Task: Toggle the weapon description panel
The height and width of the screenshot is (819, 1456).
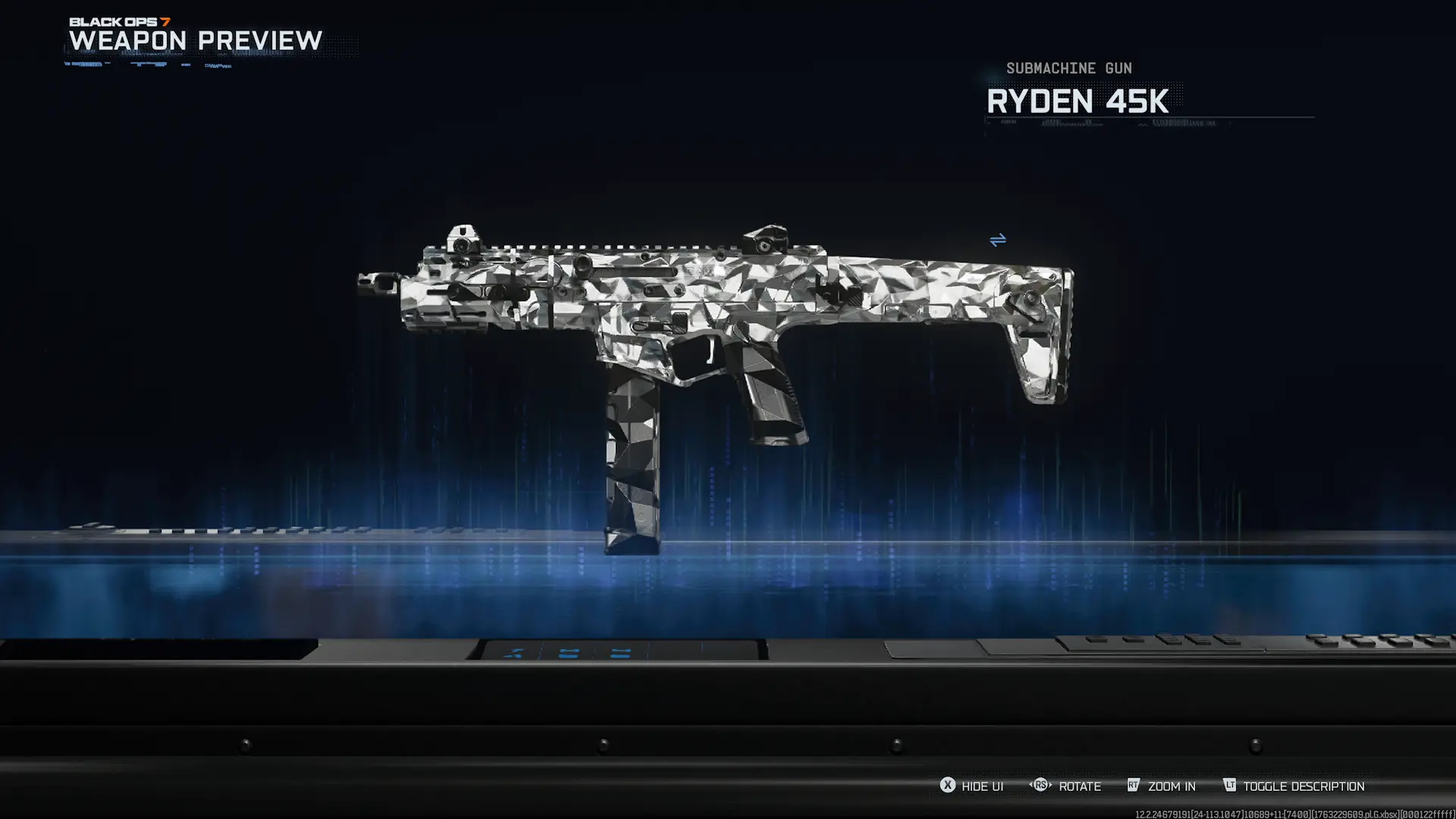Action: click(x=1303, y=786)
